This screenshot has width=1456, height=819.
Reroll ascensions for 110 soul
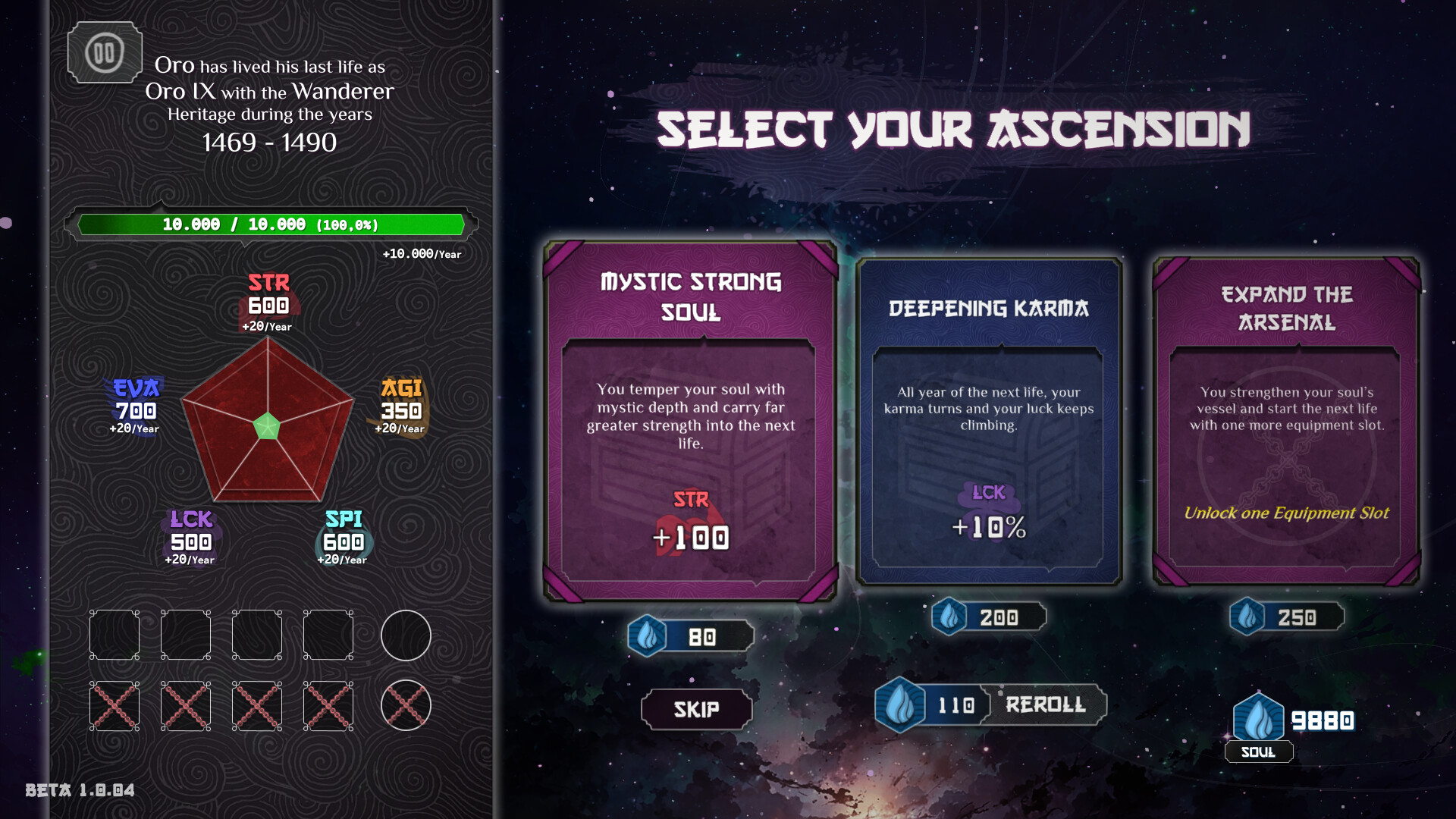tap(990, 705)
